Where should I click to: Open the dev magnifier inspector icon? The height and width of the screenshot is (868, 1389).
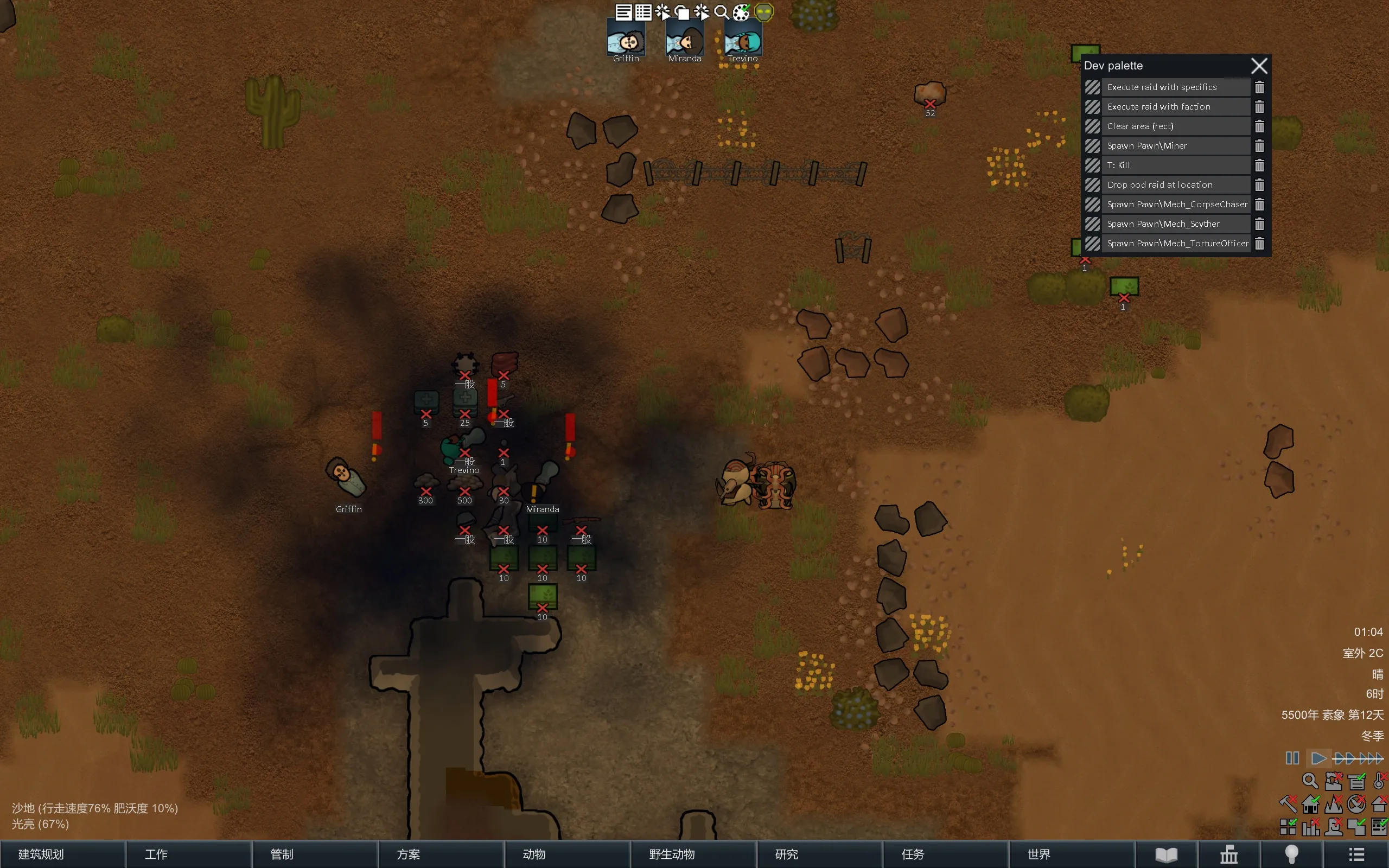[x=722, y=12]
